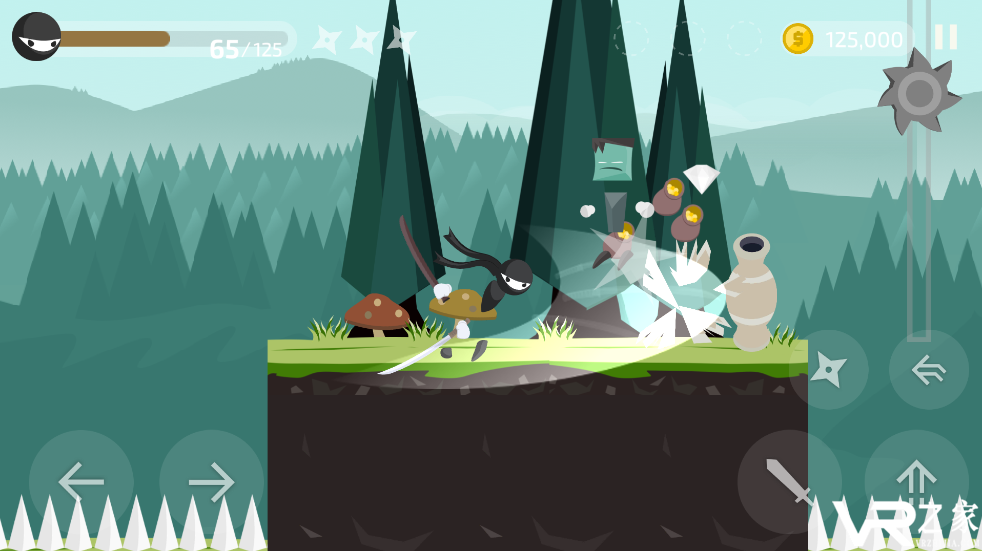Attack with the sword button
Viewport: 982px width, 551px height.
pyautogui.click(x=789, y=482)
